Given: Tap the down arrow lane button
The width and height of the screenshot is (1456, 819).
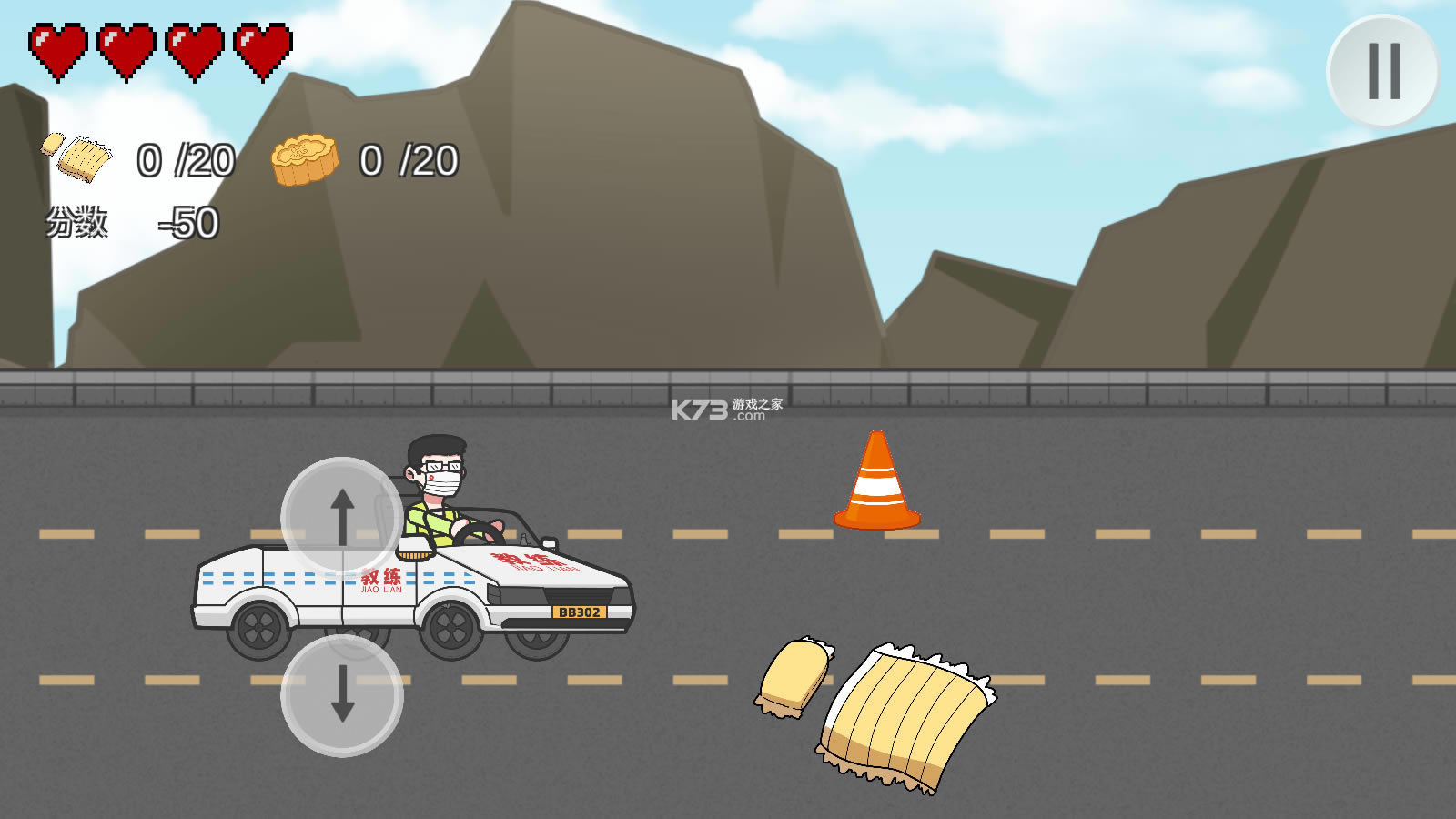Looking at the screenshot, I should click(x=342, y=694).
